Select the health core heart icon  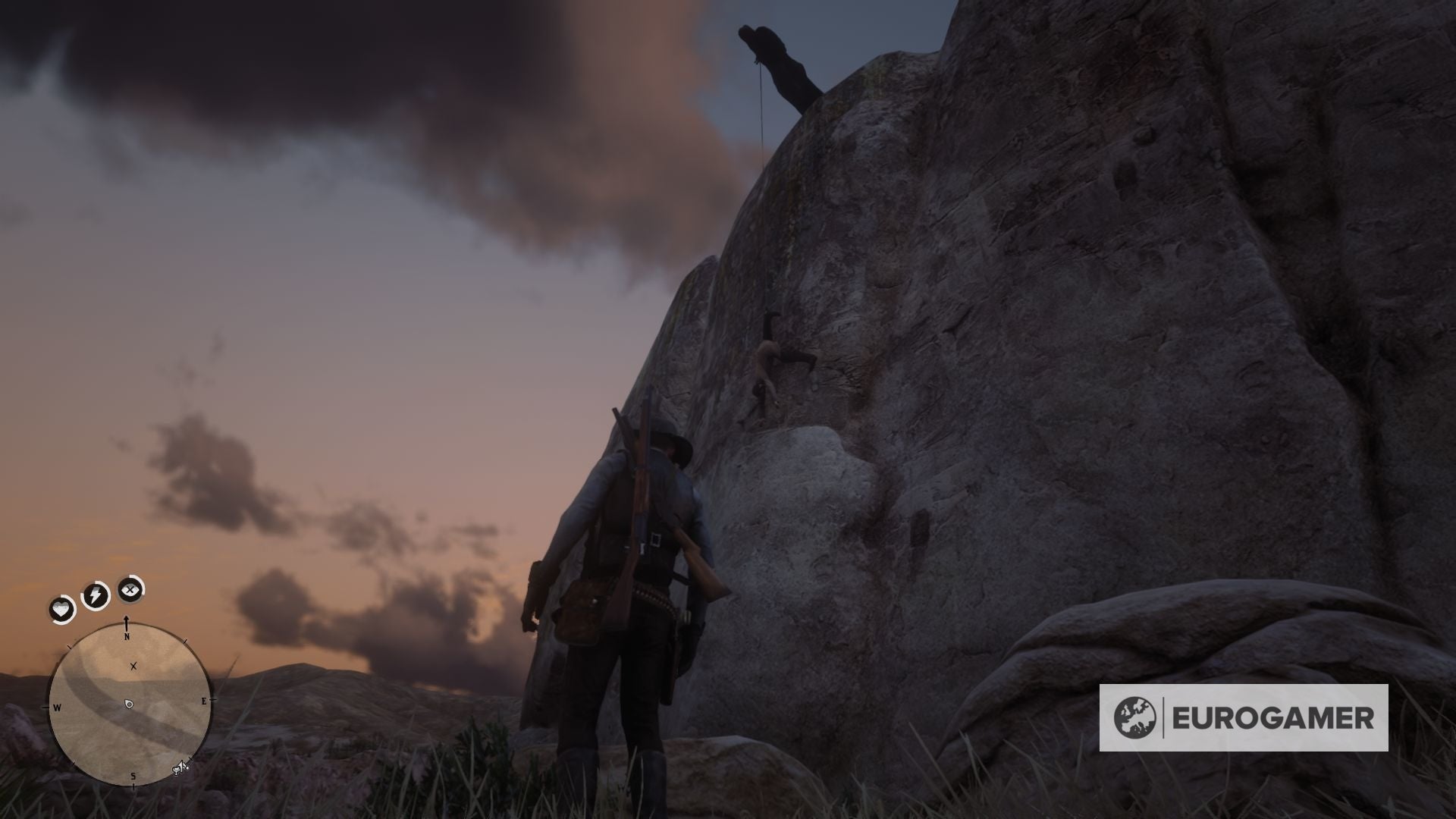coord(61,608)
